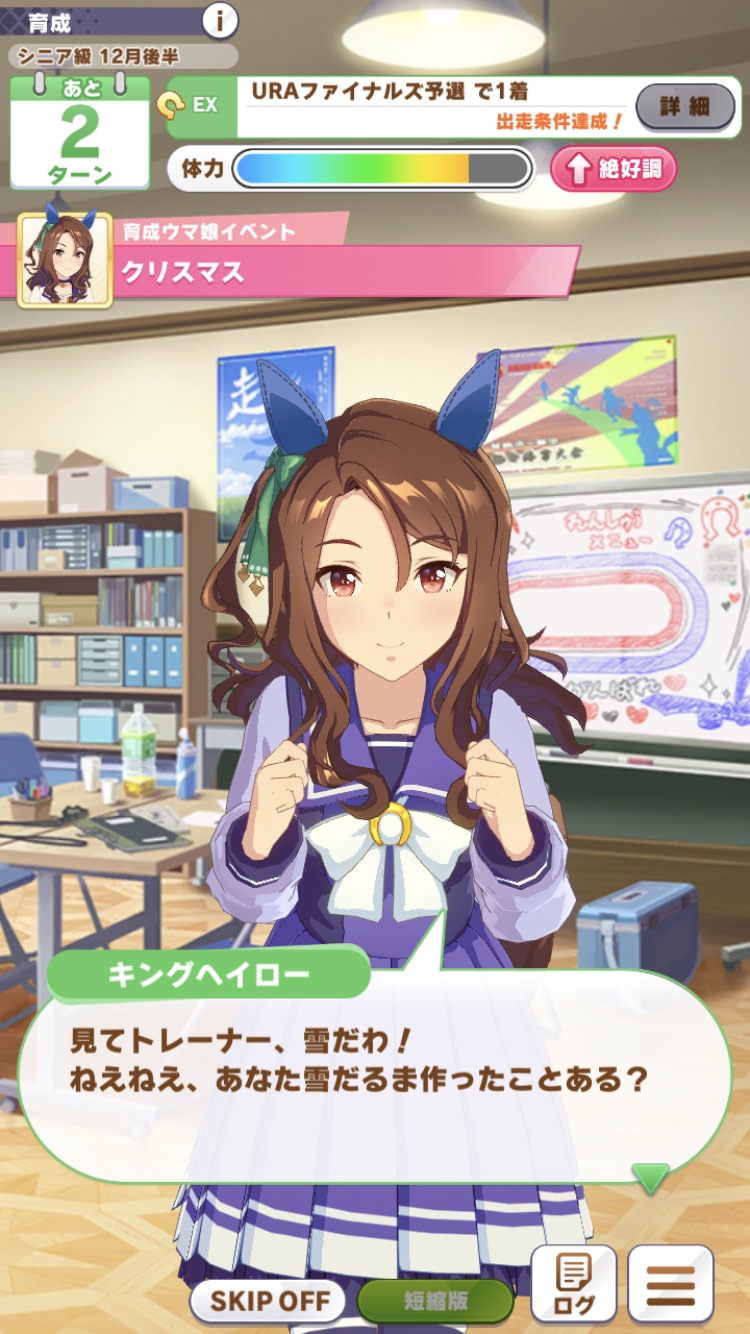This screenshot has width=750, height=1334.
Task: Tap the 絶好調 mood indicator
Action: (614, 168)
